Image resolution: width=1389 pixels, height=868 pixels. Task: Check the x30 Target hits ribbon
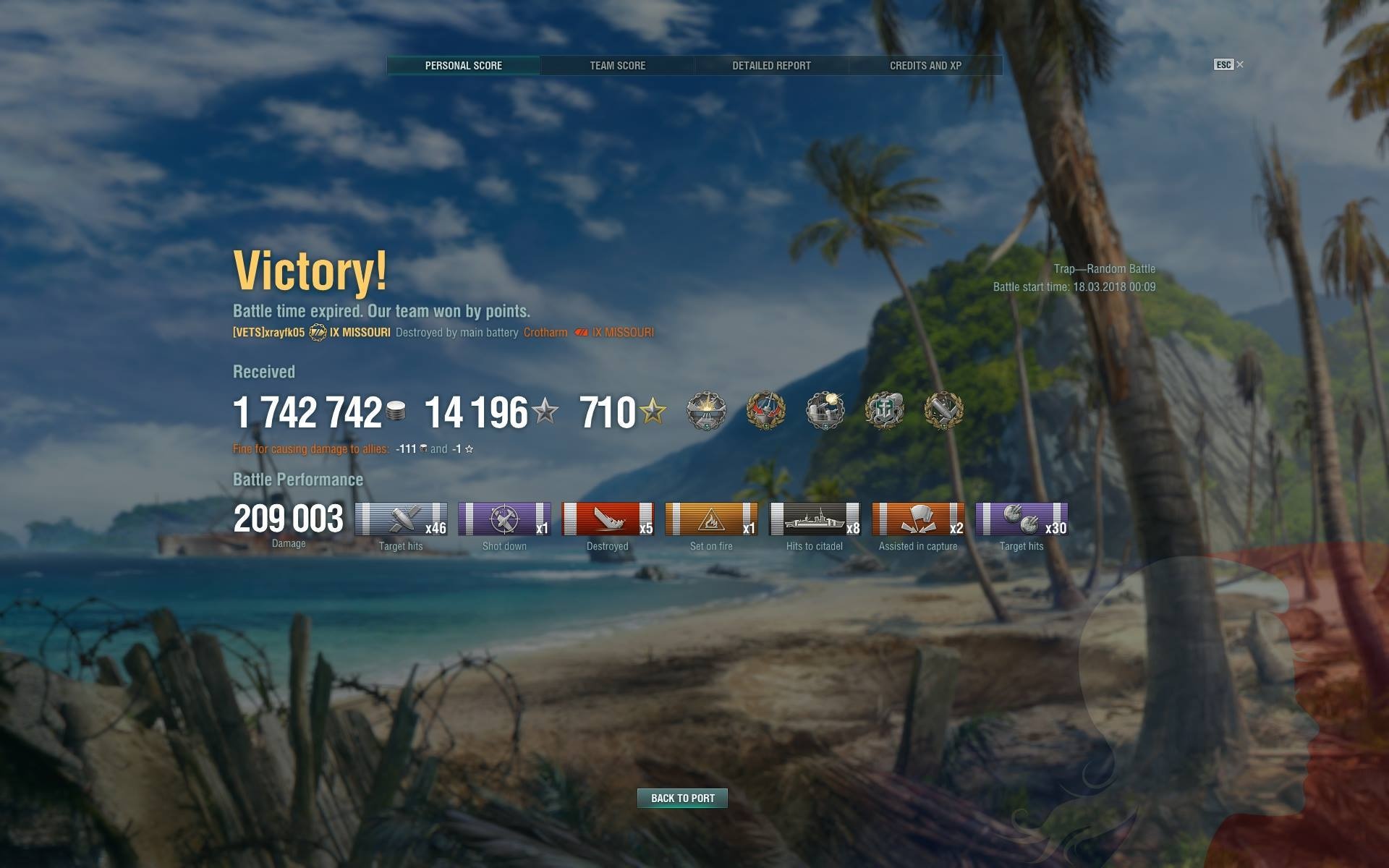point(1021,519)
